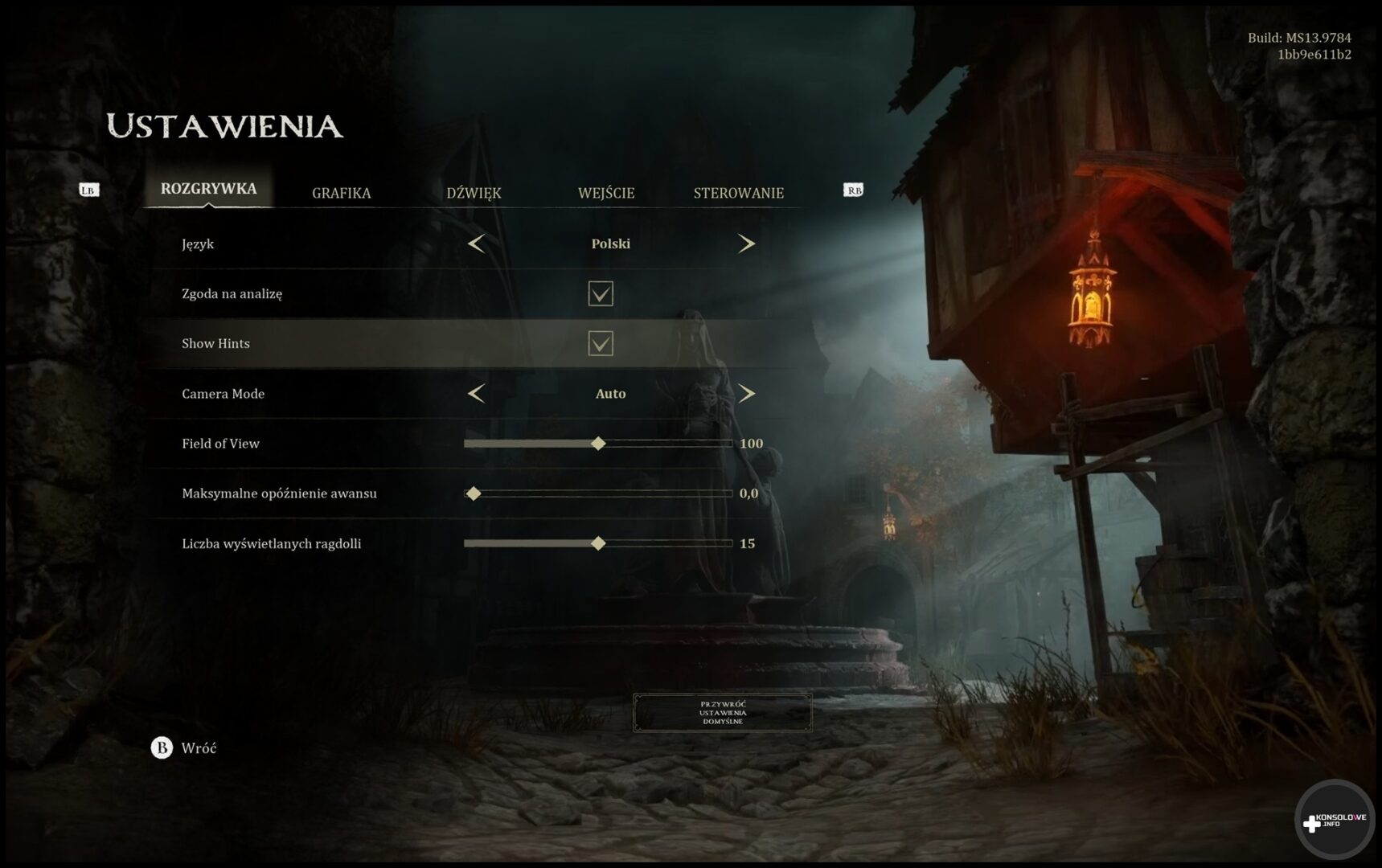
Task: Toggle the Zgoda na analizę checkbox
Action: coord(601,293)
